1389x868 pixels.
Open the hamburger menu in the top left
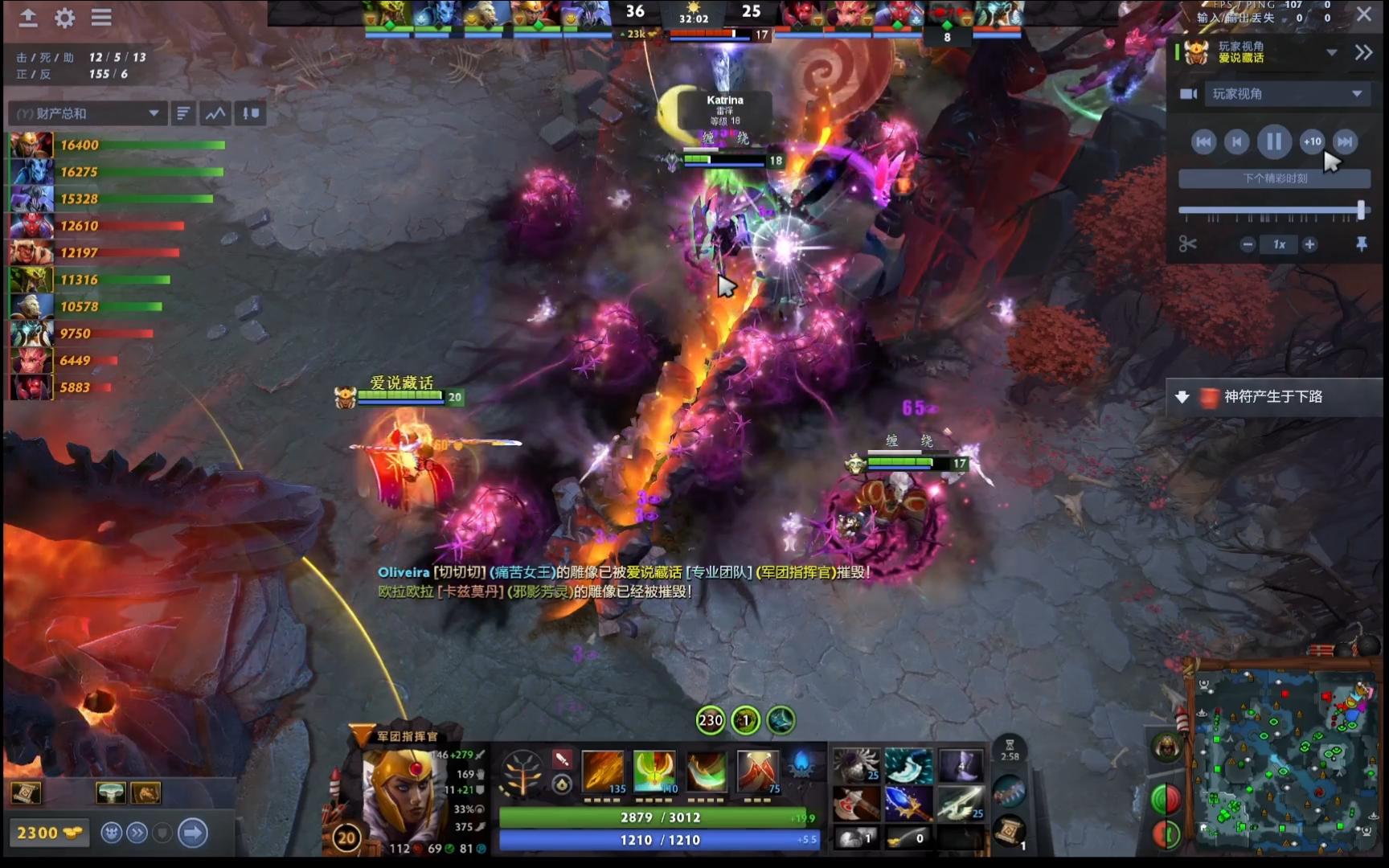click(102, 18)
